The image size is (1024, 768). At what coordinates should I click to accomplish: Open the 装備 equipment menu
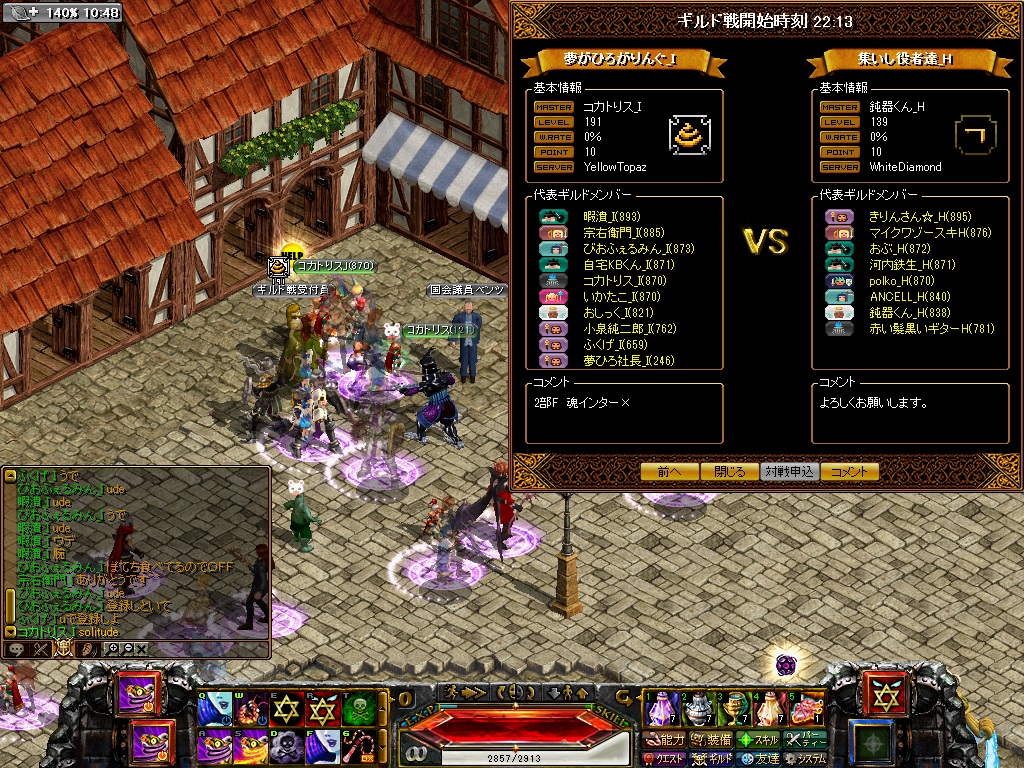tap(710, 740)
